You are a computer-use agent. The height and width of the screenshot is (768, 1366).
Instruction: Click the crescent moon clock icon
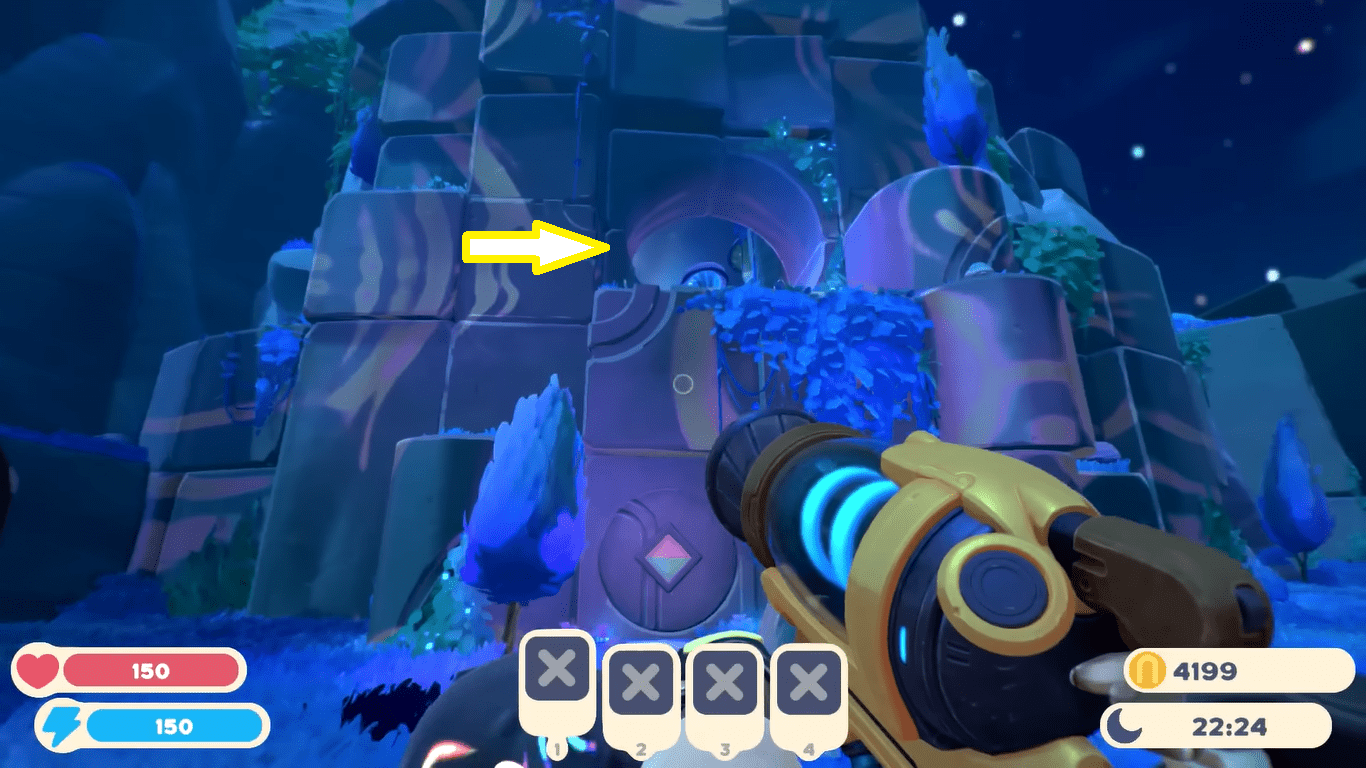coord(1125,727)
